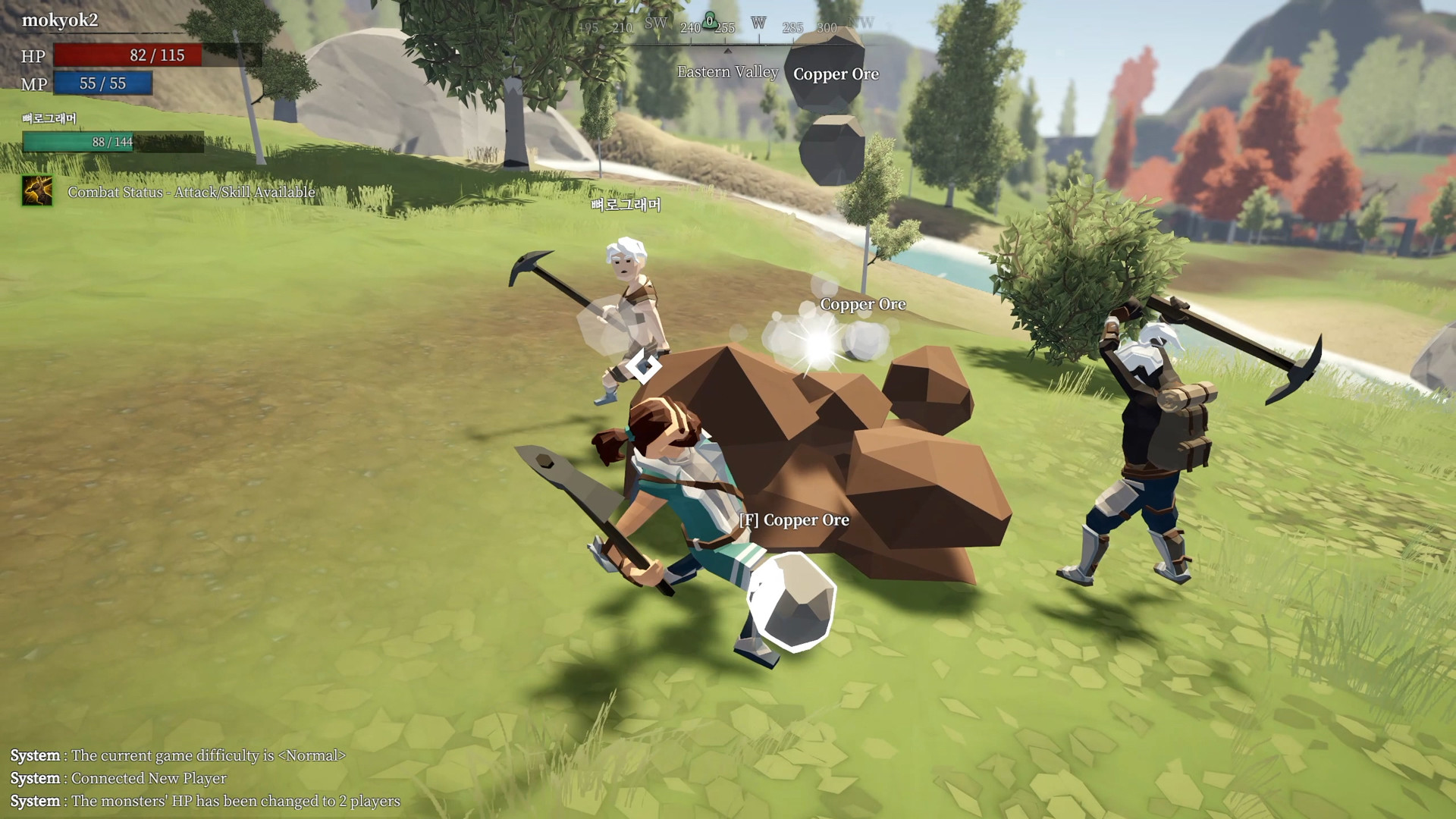Click the SW marker on the compass bar

point(656,24)
